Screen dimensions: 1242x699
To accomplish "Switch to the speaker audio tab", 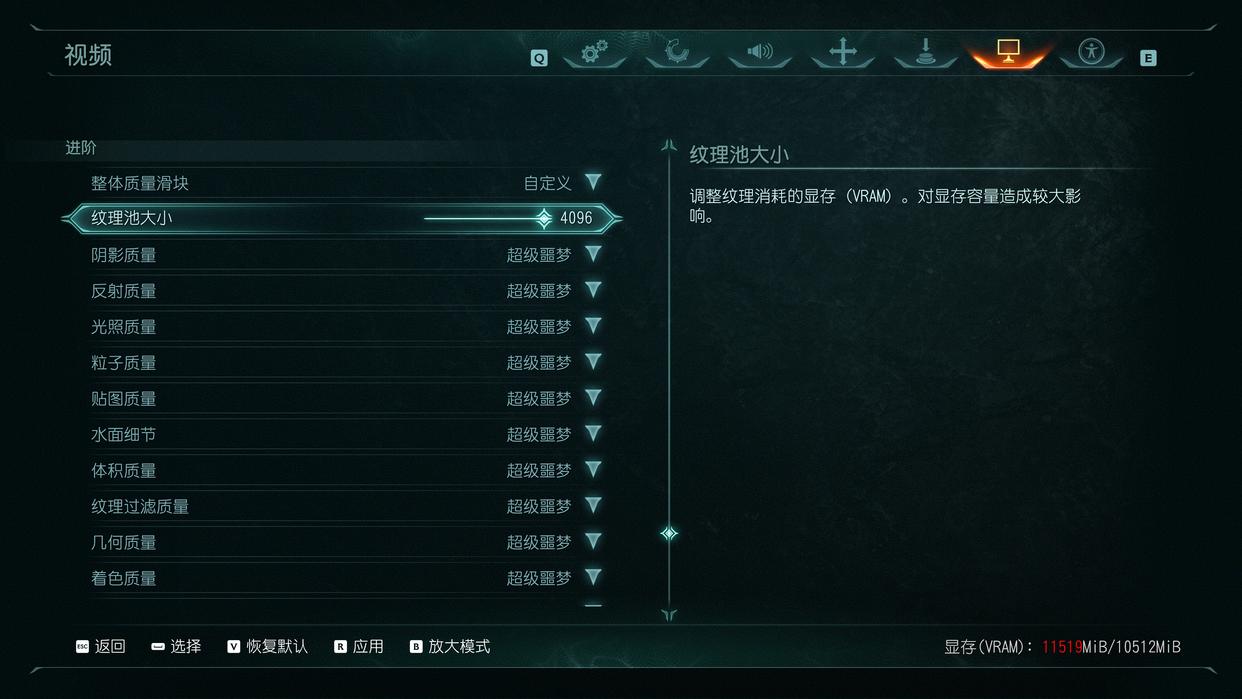I will tap(760, 52).
